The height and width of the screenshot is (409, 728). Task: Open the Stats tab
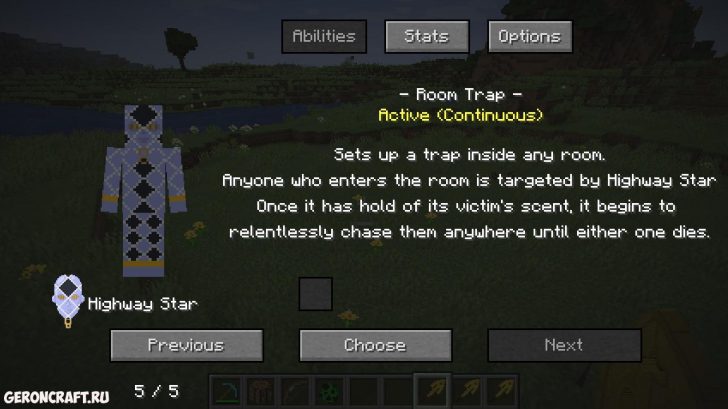tap(426, 37)
